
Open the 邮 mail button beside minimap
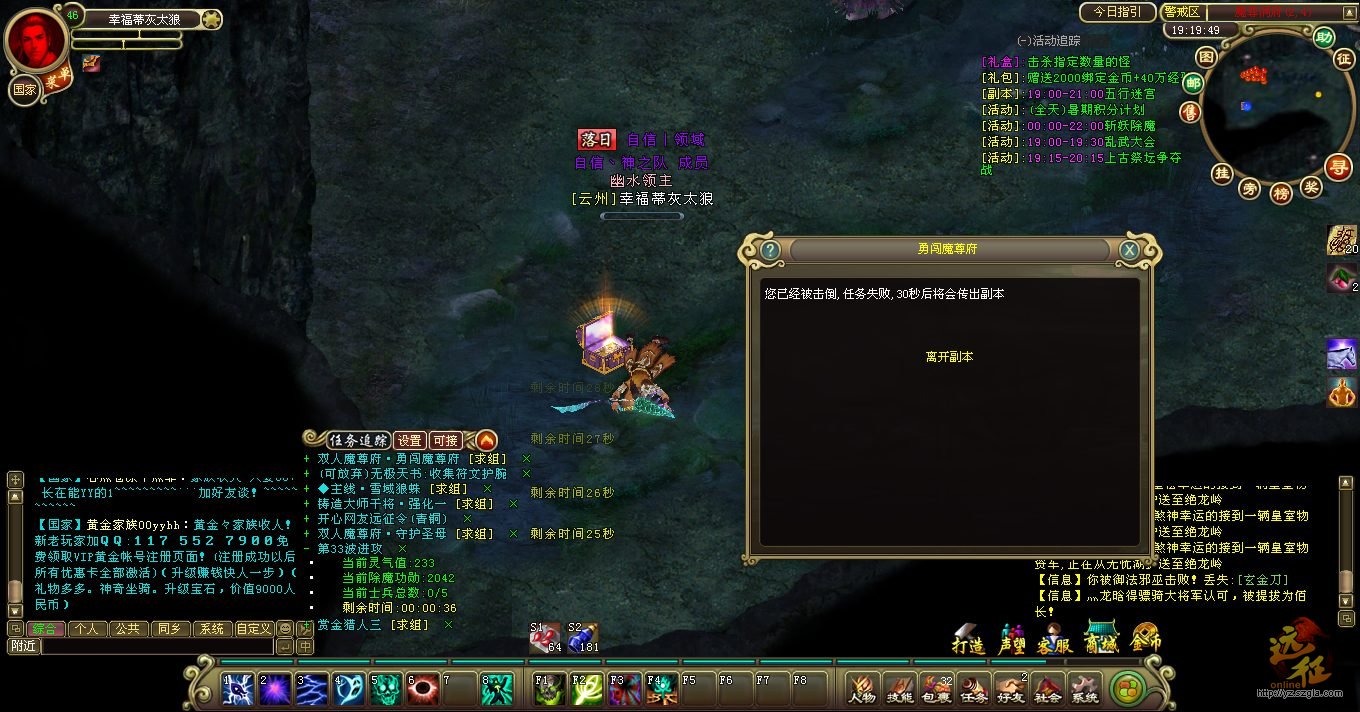(x=1192, y=83)
